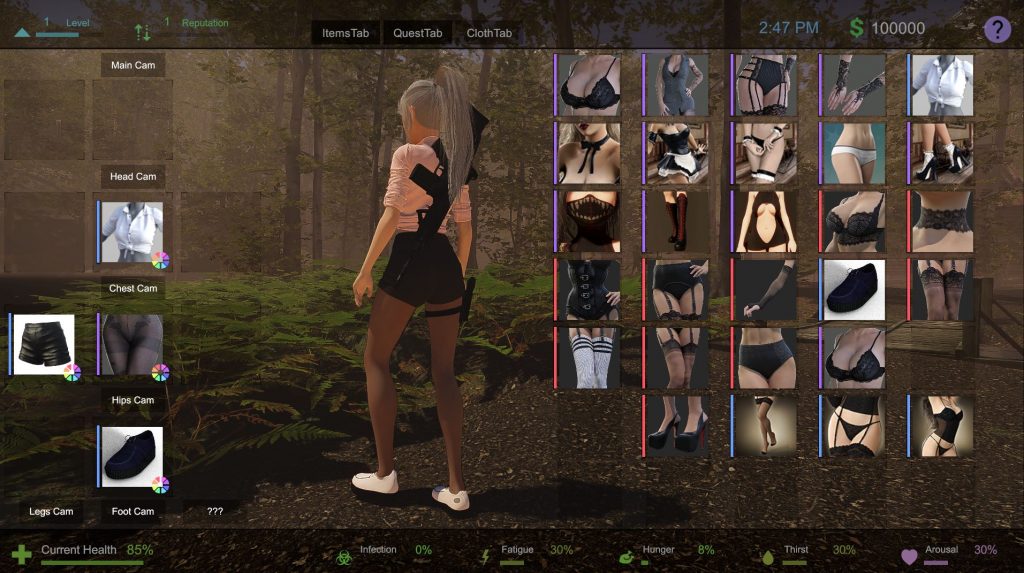Select the equipped white blouse slot
The image size is (1024, 573).
(131, 232)
